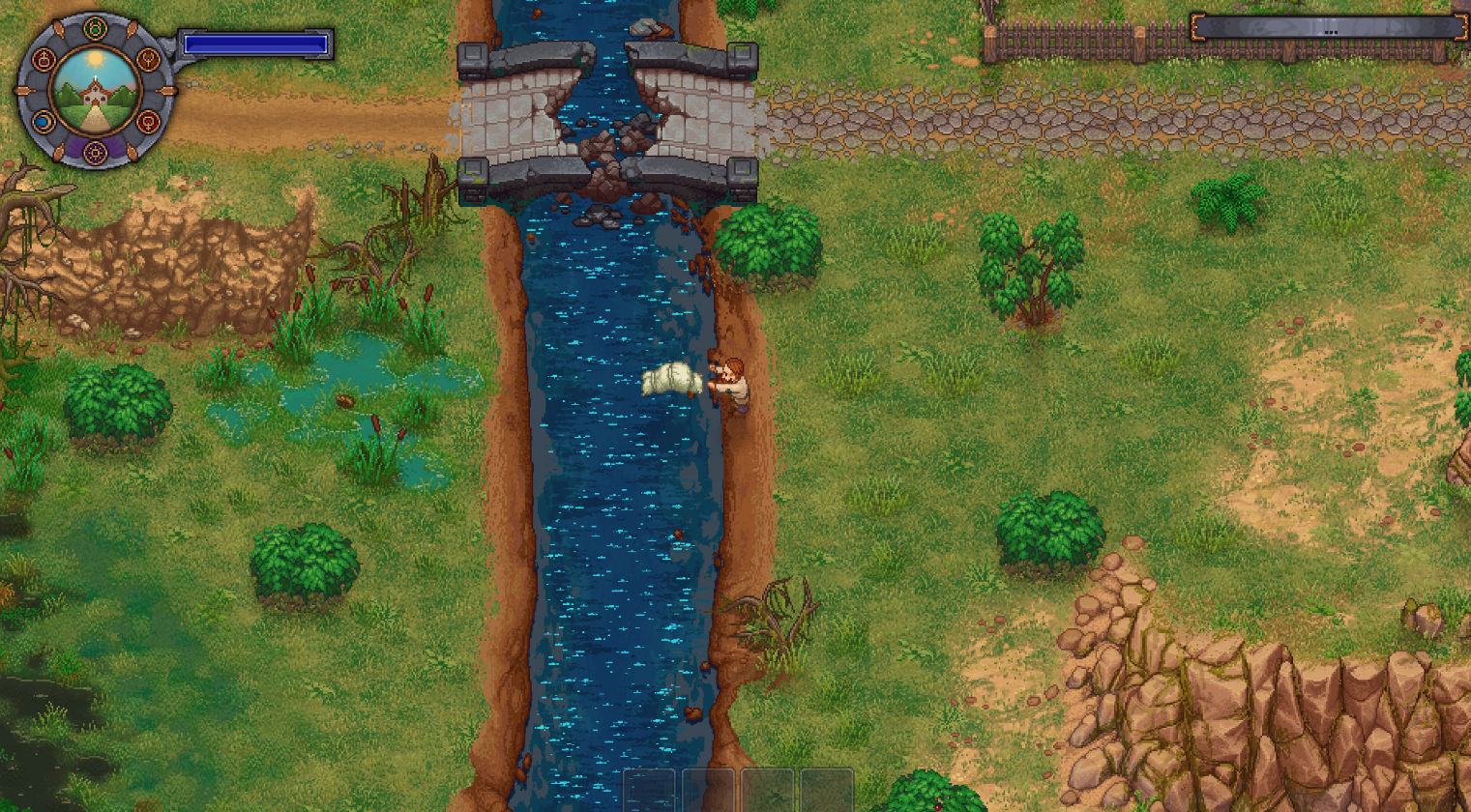Click the blue crescent moon day symbol
The image size is (1471, 812).
(x=43, y=122)
